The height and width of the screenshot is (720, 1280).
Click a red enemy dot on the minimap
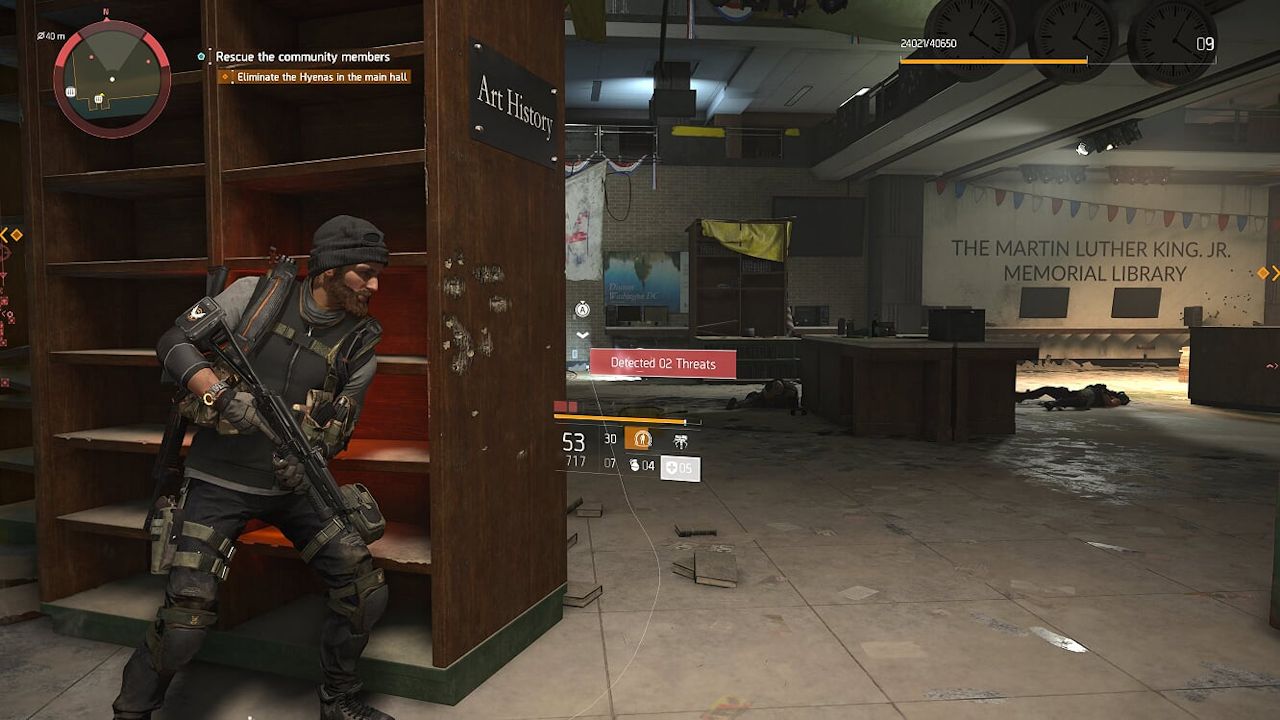point(91,58)
